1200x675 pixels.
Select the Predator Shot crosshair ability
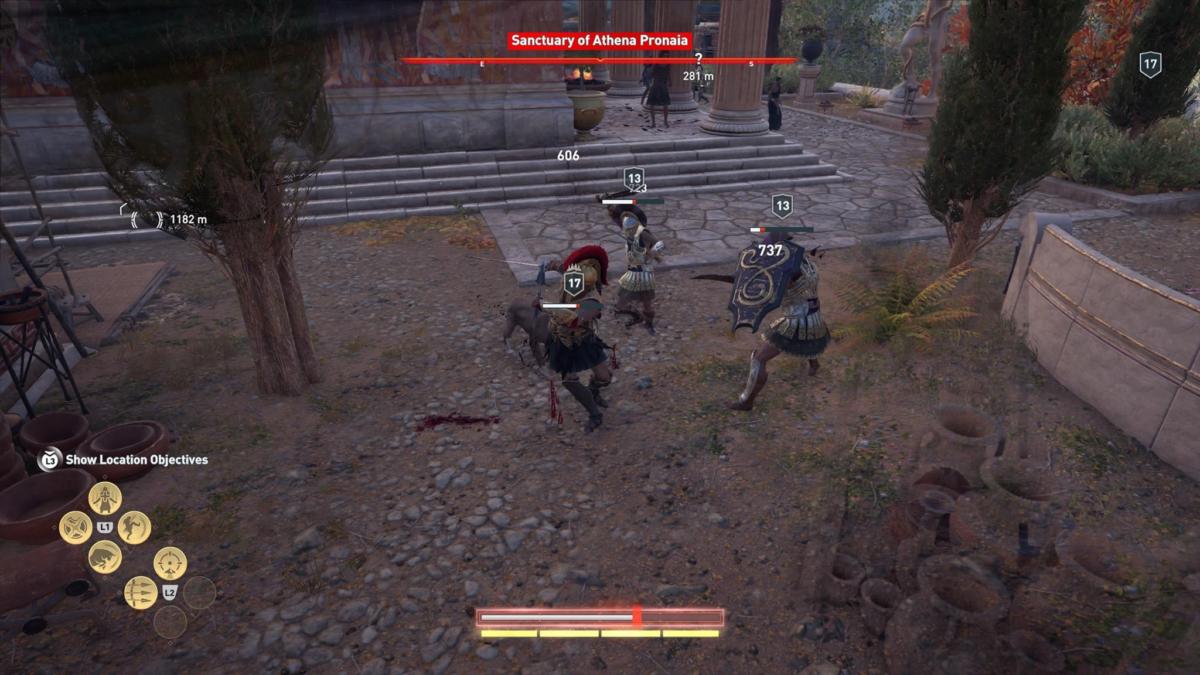click(x=170, y=563)
